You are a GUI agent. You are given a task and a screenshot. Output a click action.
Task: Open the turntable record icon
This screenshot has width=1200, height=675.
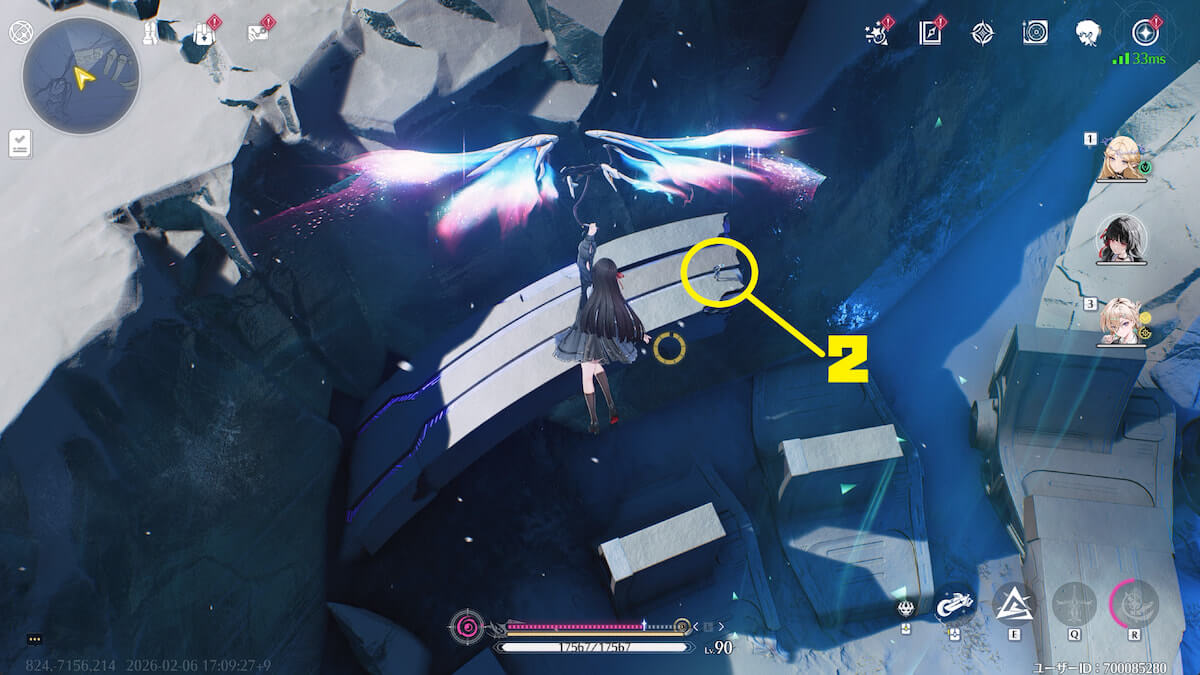click(x=1035, y=33)
